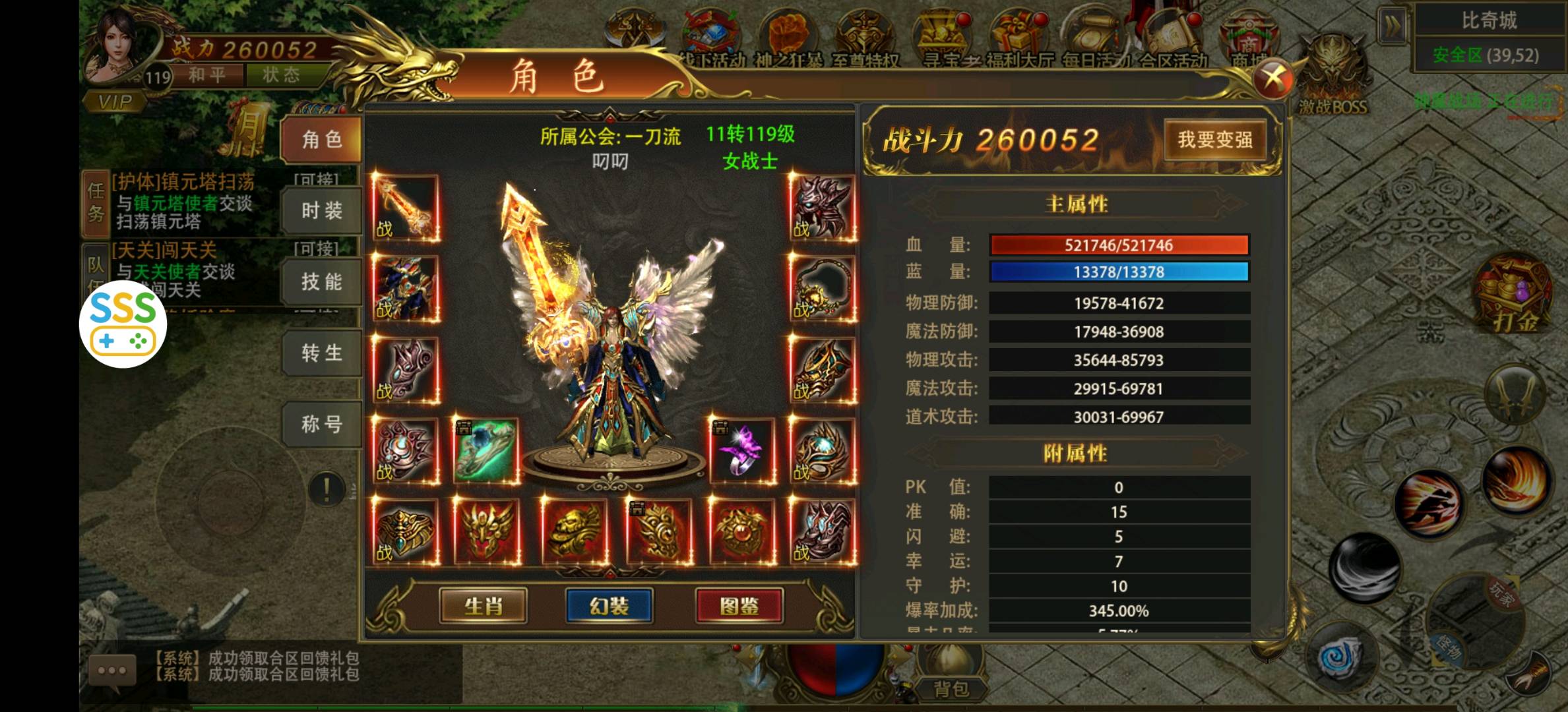Image resolution: width=1568 pixels, height=712 pixels.
Task: Select the flaming sword weapon slot
Action: click(x=406, y=208)
